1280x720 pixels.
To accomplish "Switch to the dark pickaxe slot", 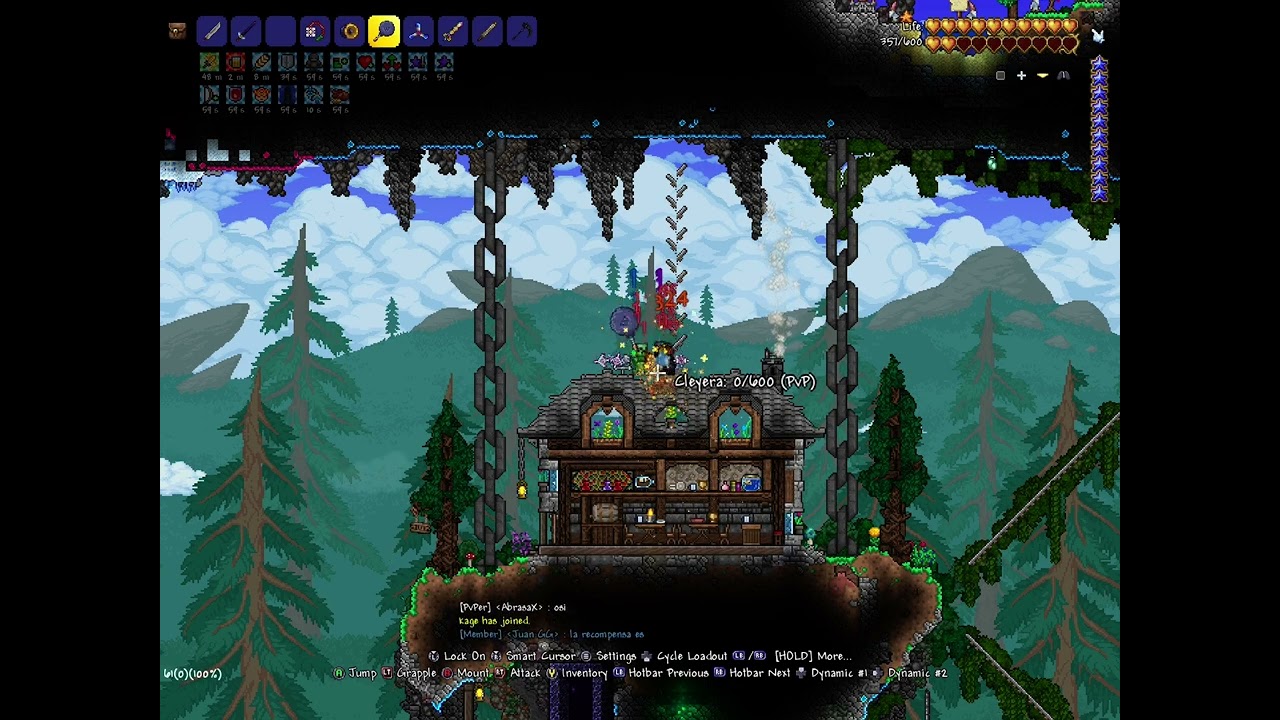I will click(522, 32).
